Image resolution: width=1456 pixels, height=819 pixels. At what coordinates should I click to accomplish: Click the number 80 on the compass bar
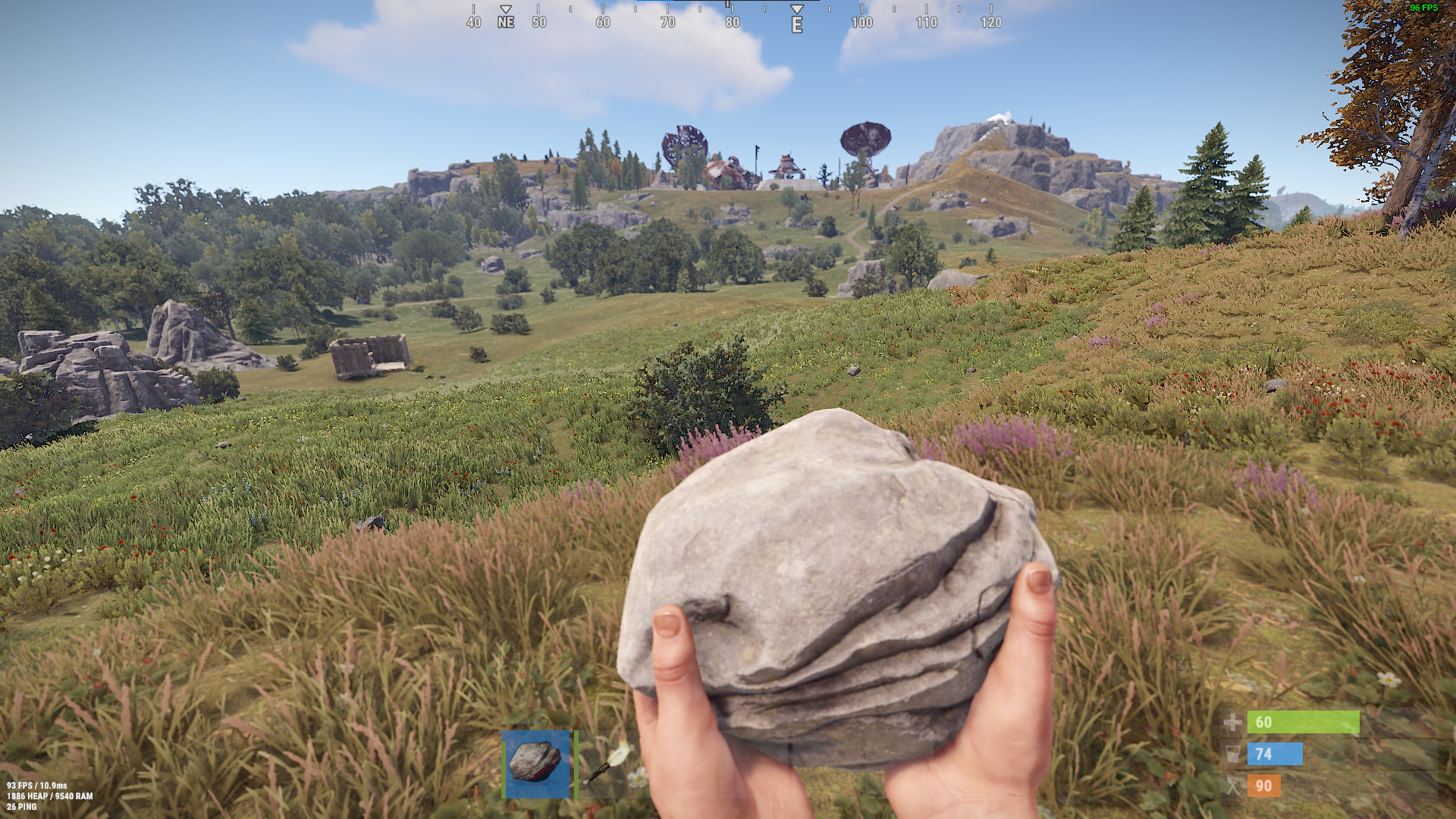732,23
